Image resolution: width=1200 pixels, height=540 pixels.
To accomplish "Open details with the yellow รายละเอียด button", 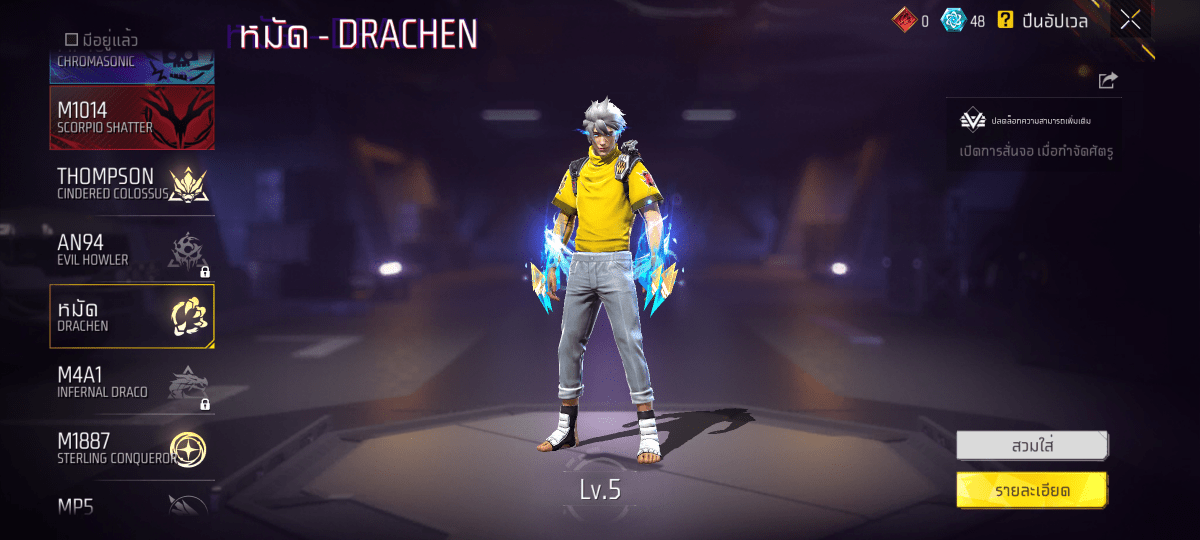I will coord(1032,490).
